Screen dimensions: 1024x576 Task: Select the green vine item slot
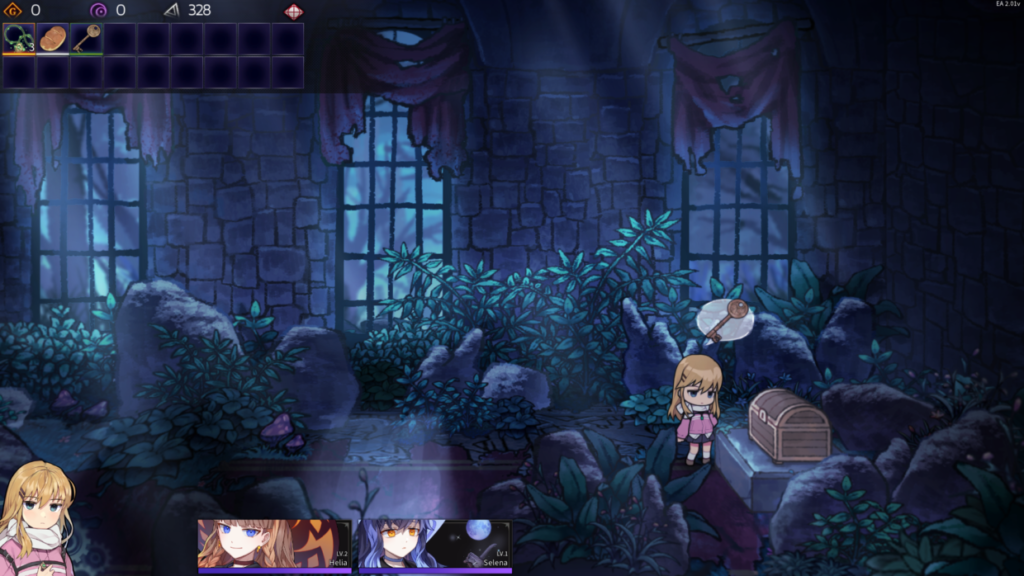click(x=19, y=38)
